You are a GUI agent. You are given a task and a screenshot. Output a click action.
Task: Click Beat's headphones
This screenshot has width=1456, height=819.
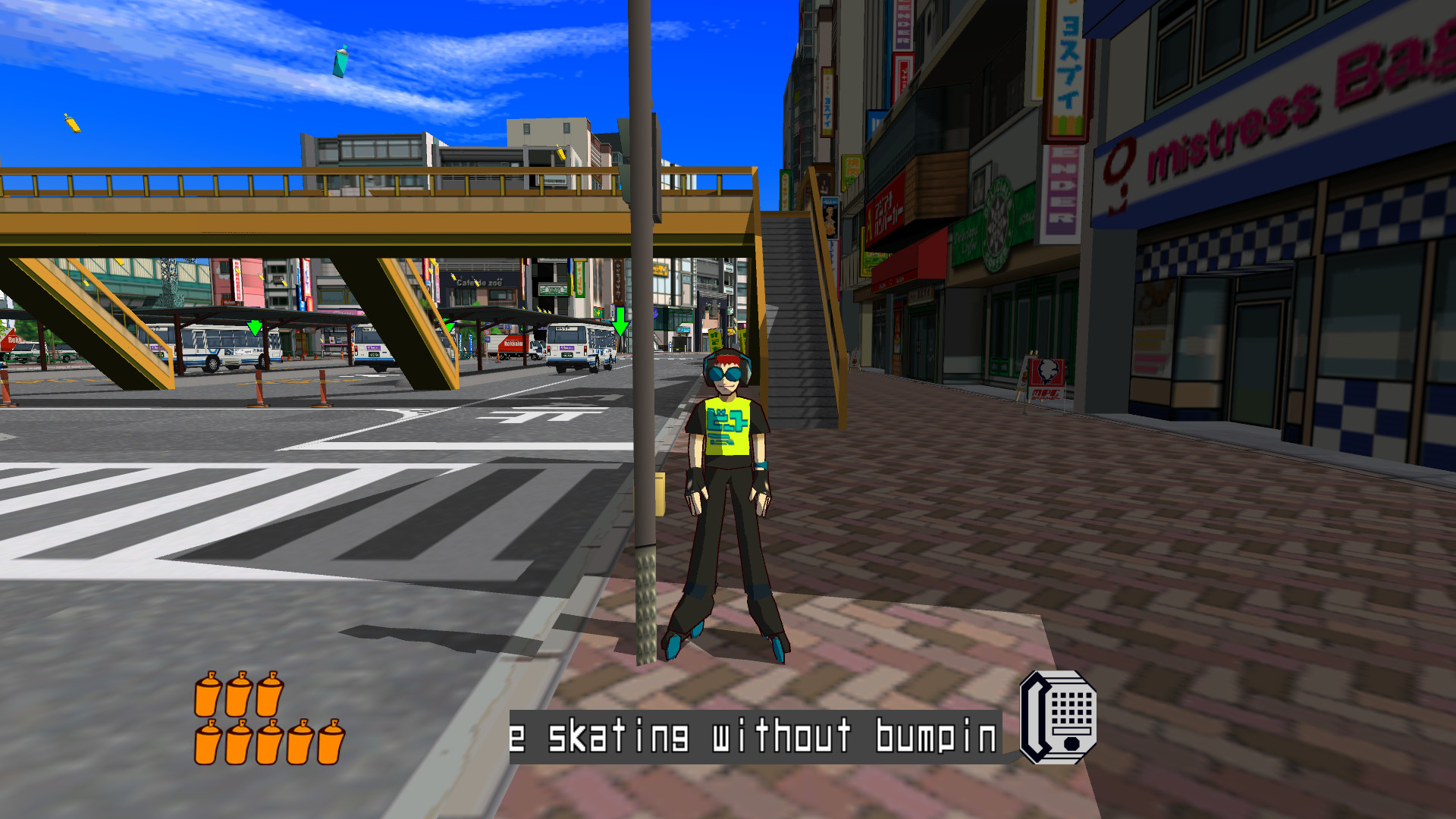[x=747, y=373]
